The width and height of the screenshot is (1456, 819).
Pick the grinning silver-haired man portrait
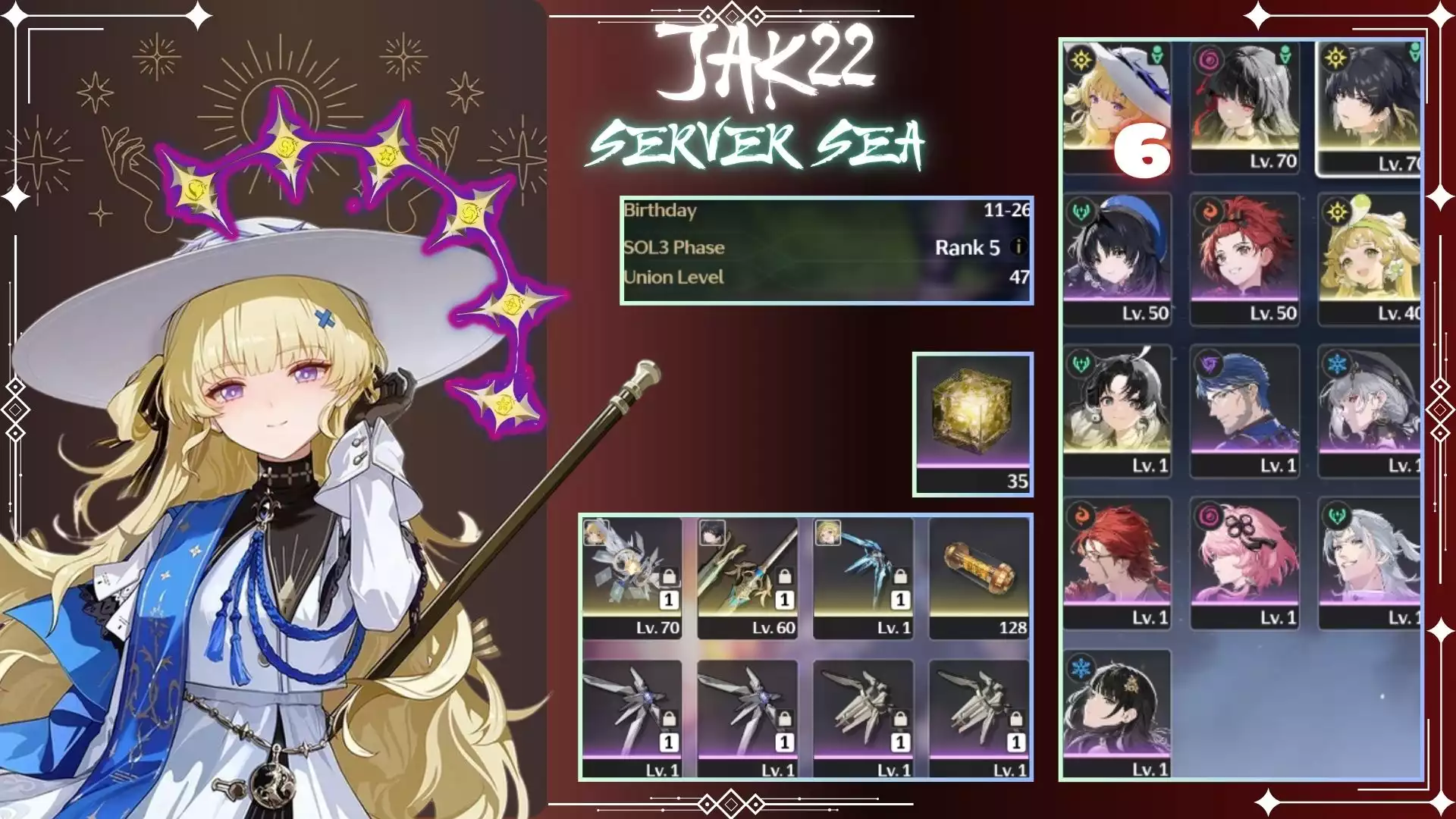click(x=1370, y=562)
